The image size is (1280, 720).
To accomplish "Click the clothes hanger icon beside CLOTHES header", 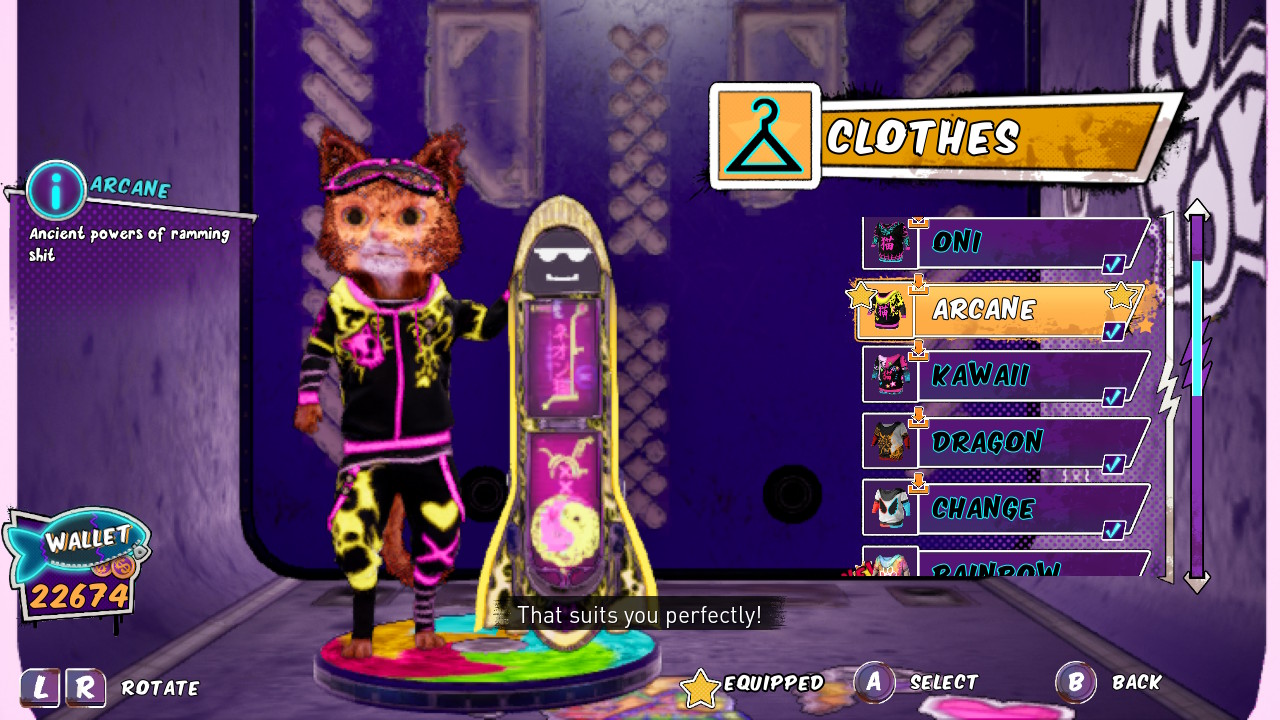I will pyautogui.click(x=763, y=133).
